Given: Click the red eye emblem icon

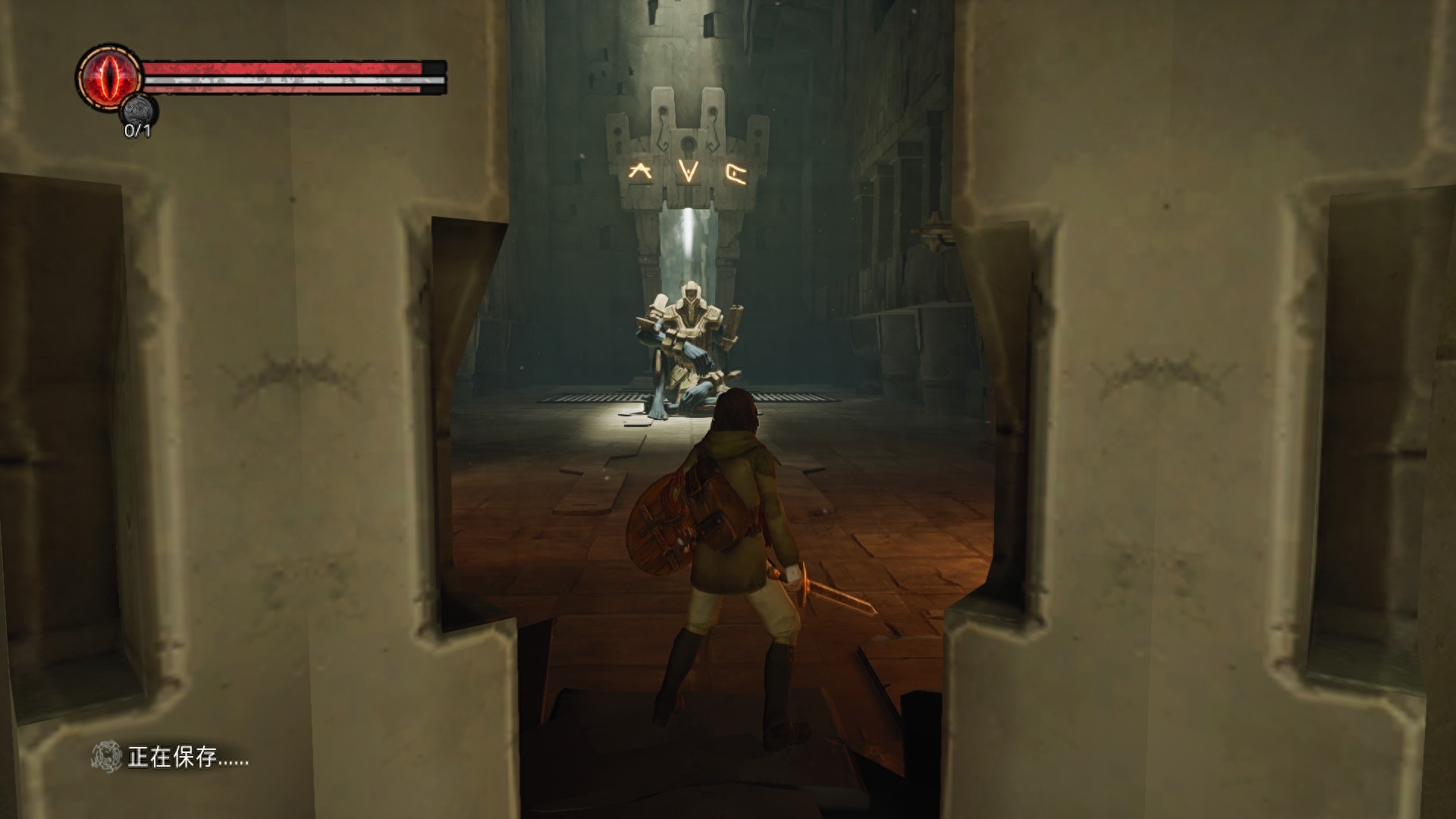Looking at the screenshot, I should (110, 77).
